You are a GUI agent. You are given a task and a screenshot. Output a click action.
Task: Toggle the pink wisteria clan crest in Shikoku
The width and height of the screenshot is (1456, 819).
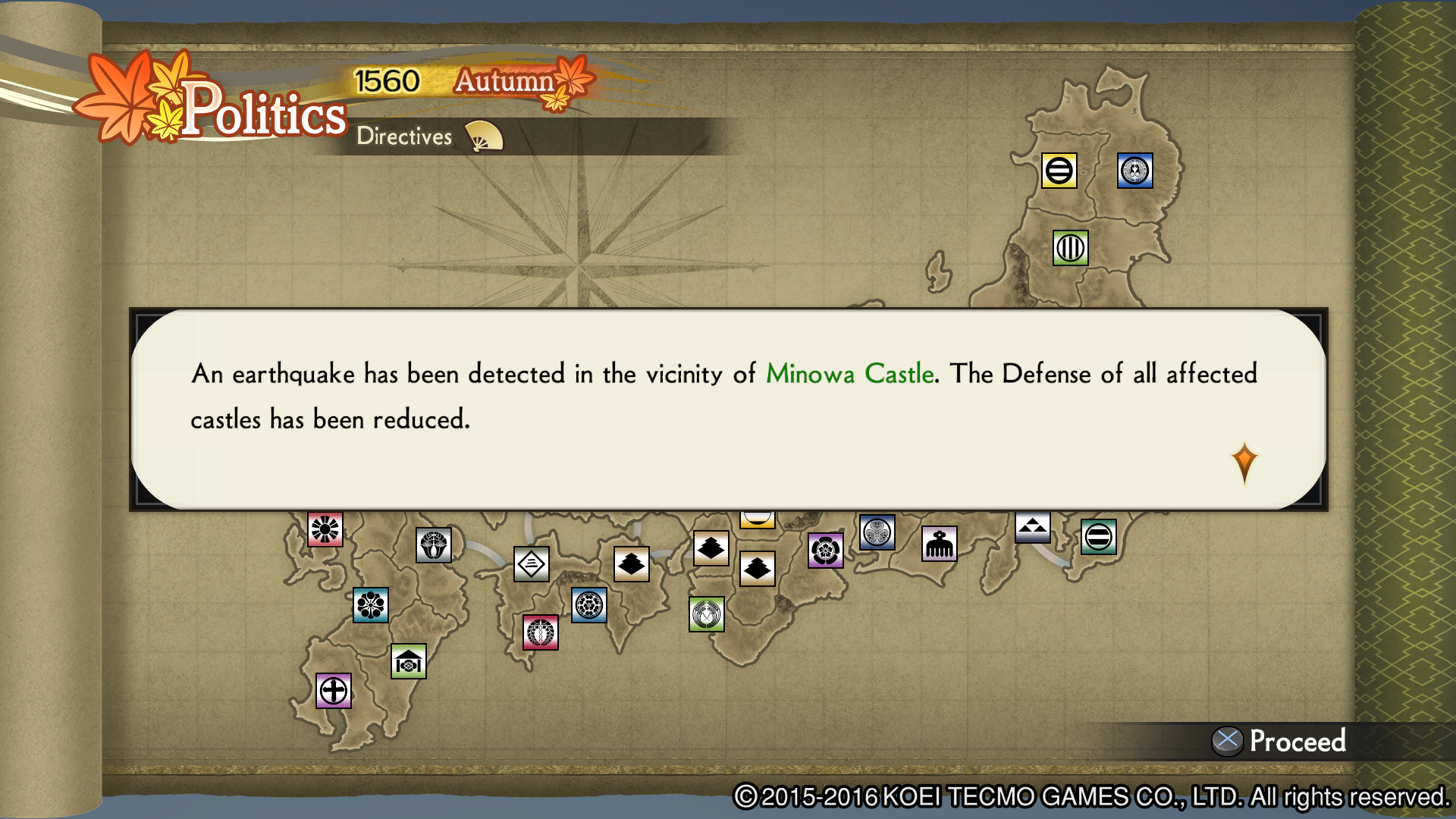click(x=541, y=632)
